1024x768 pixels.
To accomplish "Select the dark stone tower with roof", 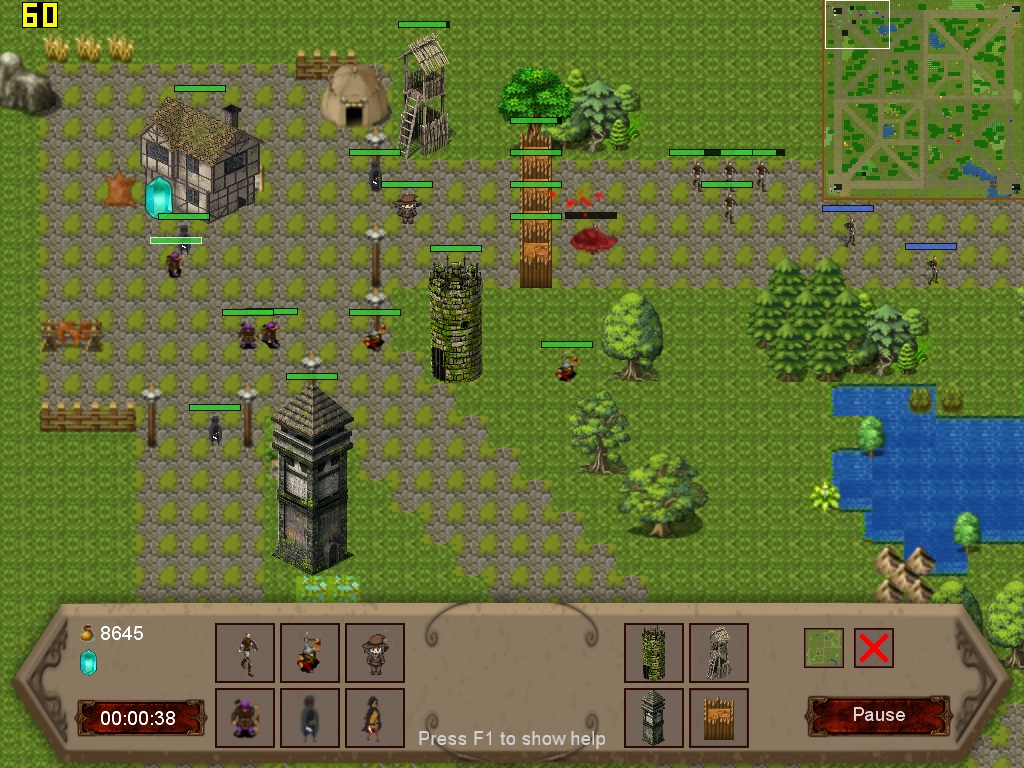I will pos(654,718).
